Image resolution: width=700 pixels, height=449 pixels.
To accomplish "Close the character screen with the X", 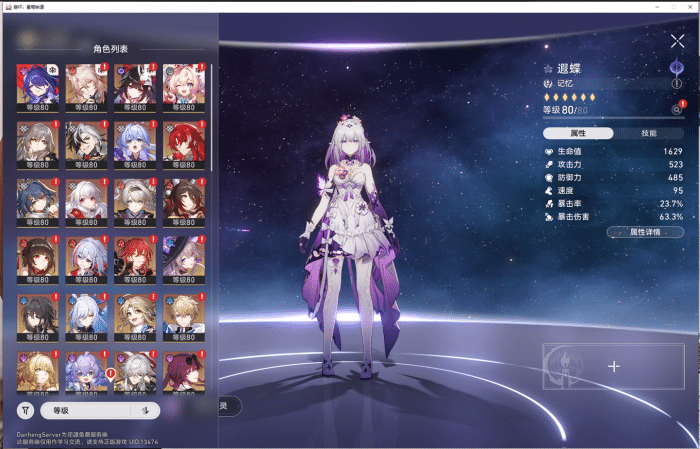I will pos(677,41).
